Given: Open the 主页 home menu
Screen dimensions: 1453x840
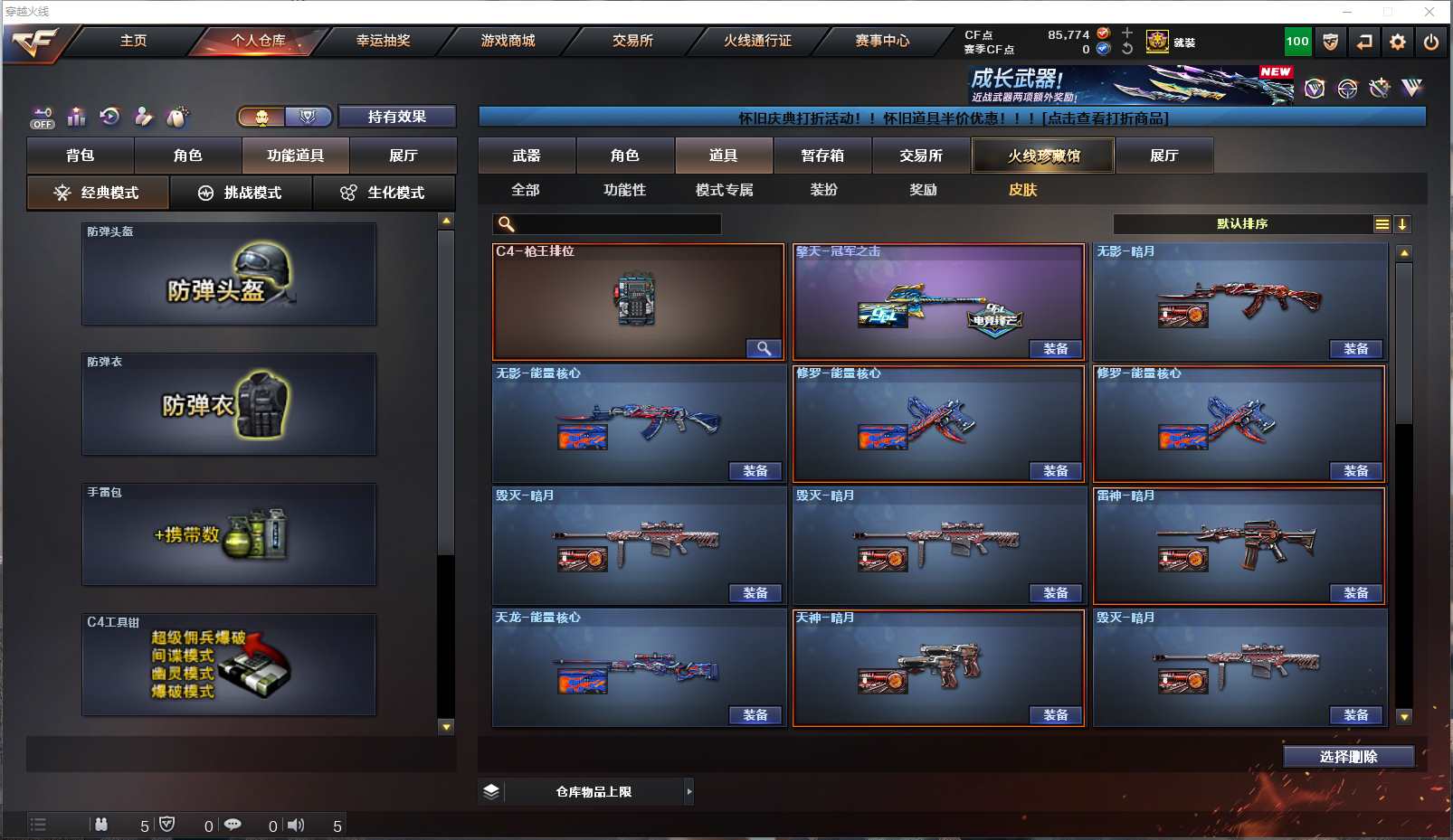Looking at the screenshot, I should (133, 41).
